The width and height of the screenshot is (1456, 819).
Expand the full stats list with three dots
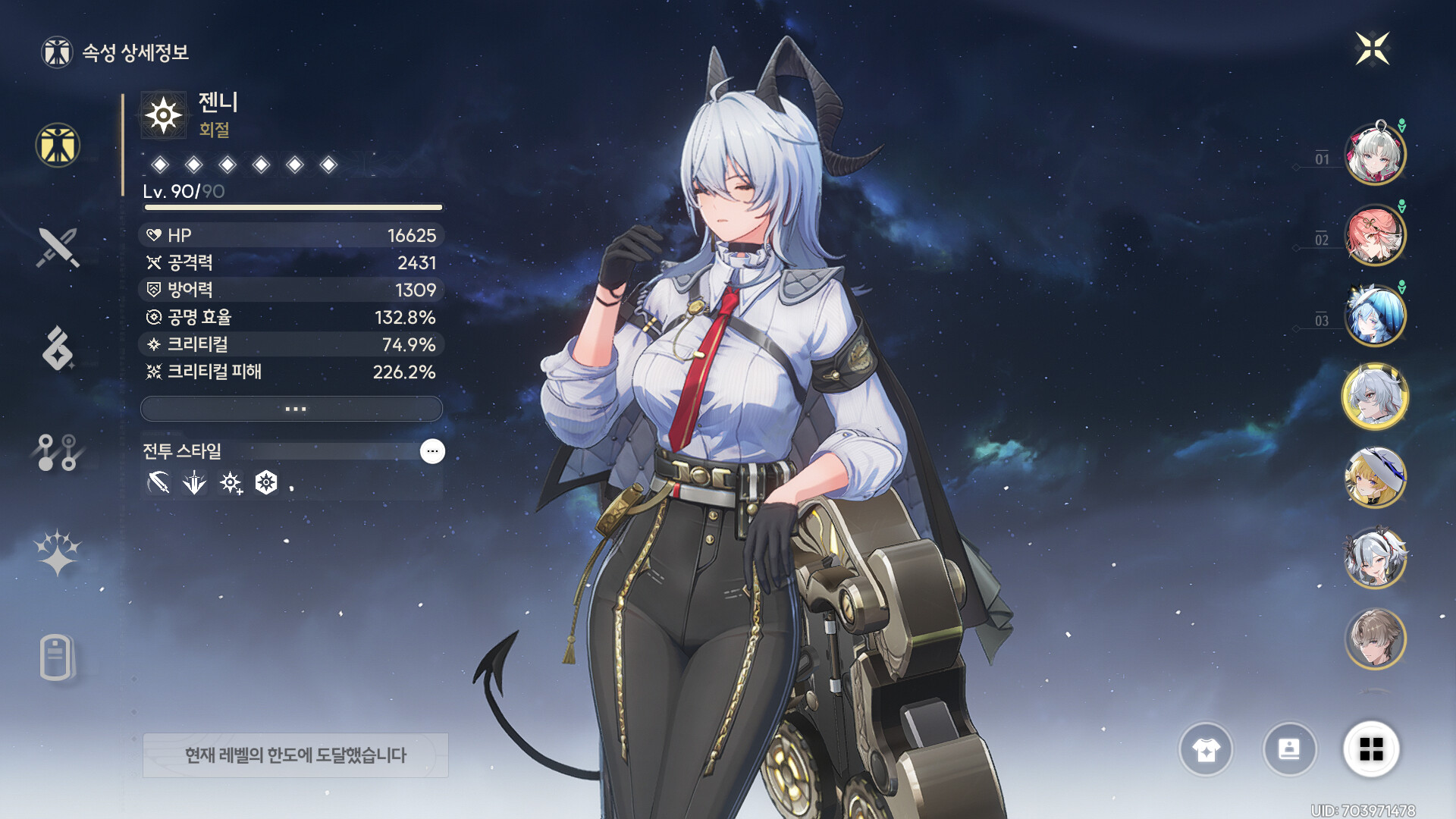(x=292, y=409)
